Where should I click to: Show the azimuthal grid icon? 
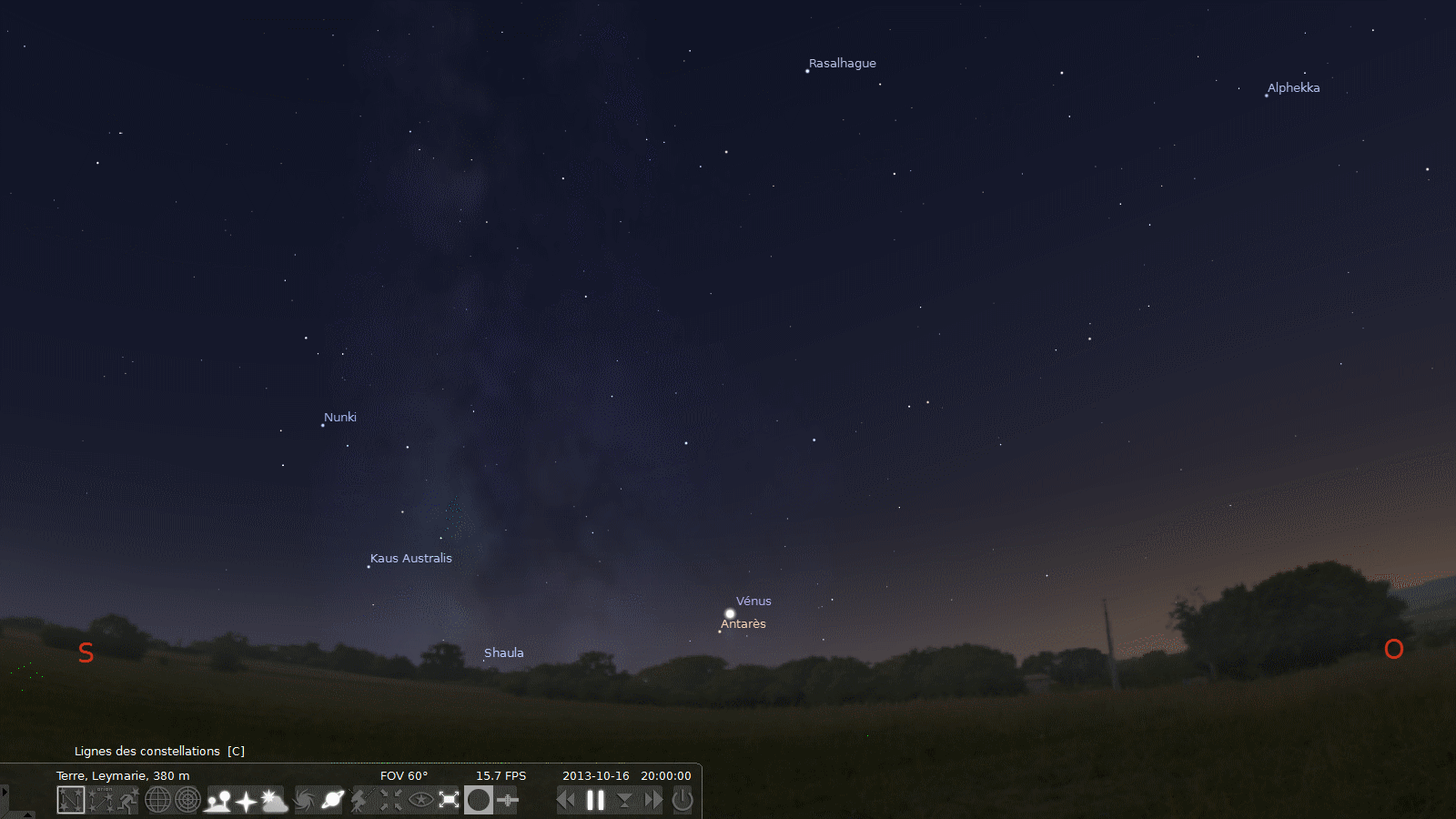click(x=187, y=800)
